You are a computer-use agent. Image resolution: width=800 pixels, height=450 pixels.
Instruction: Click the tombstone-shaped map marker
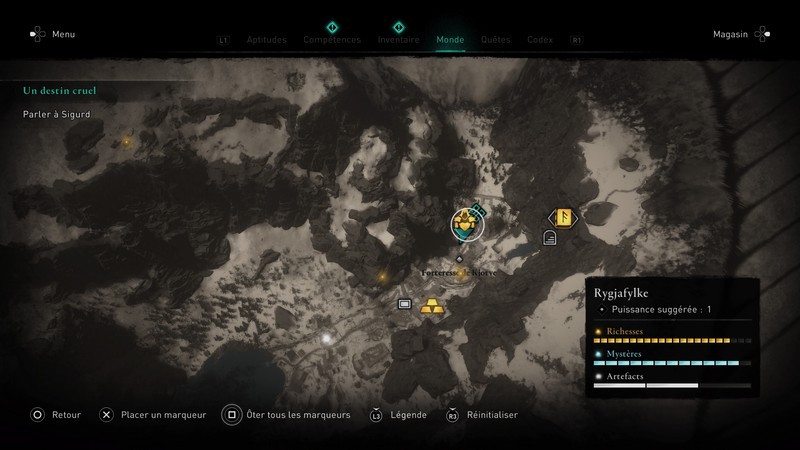click(549, 237)
